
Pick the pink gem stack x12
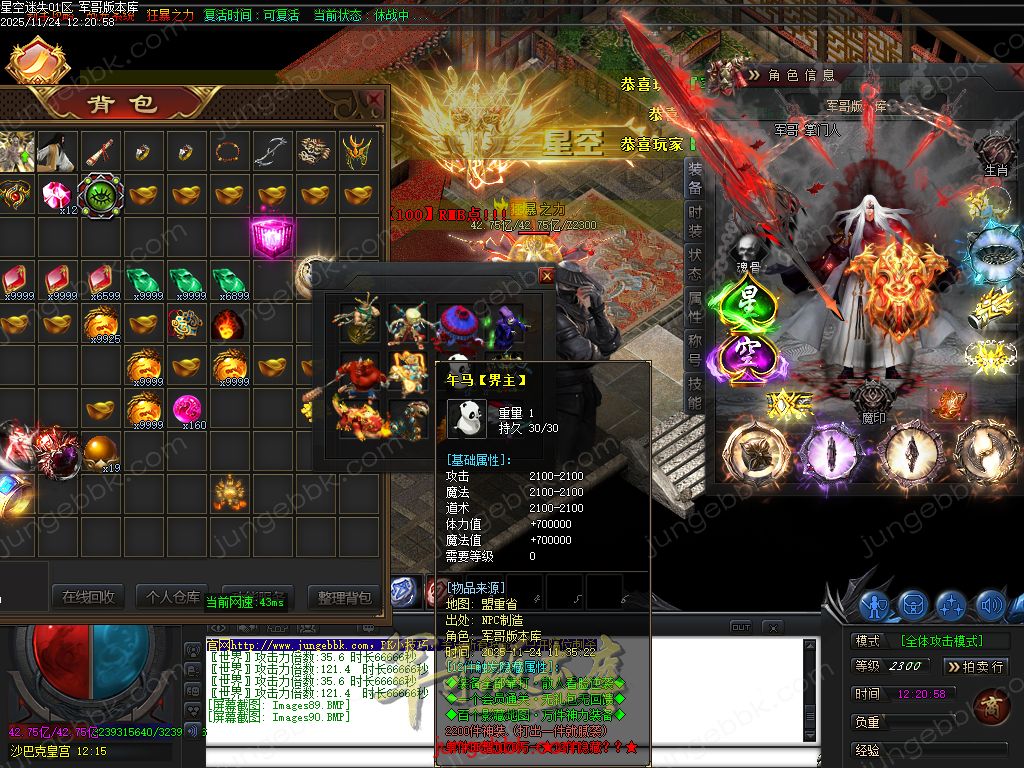point(58,195)
